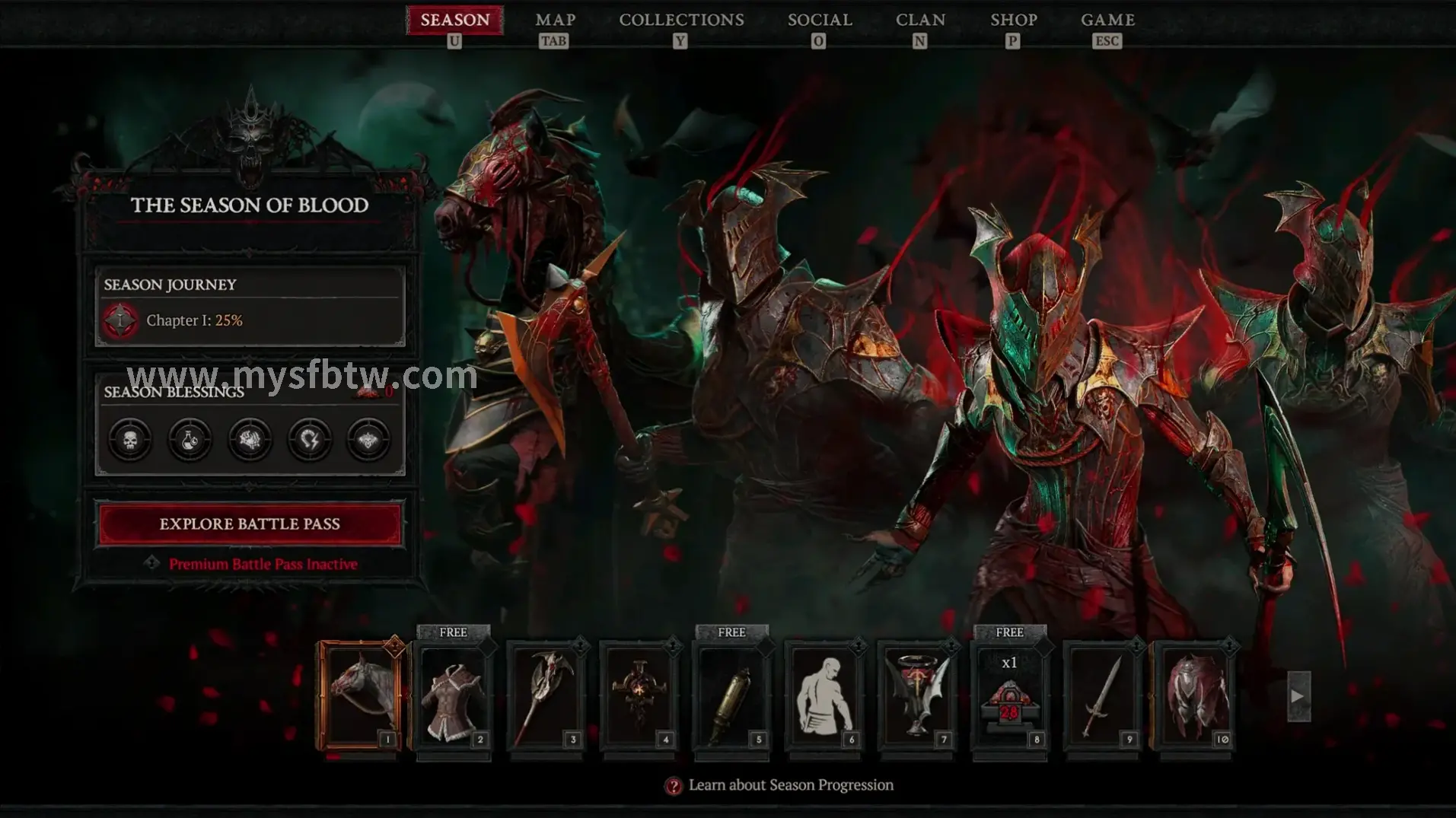Select the sword reward at tier 9
This screenshot has height=818, width=1456.
point(1103,696)
